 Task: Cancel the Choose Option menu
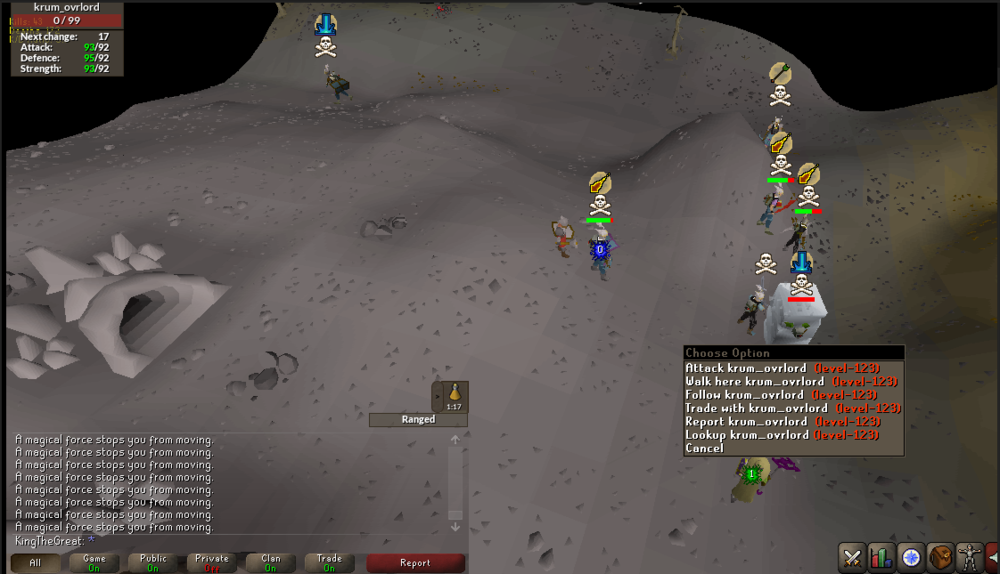pyautogui.click(x=705, y=449)
